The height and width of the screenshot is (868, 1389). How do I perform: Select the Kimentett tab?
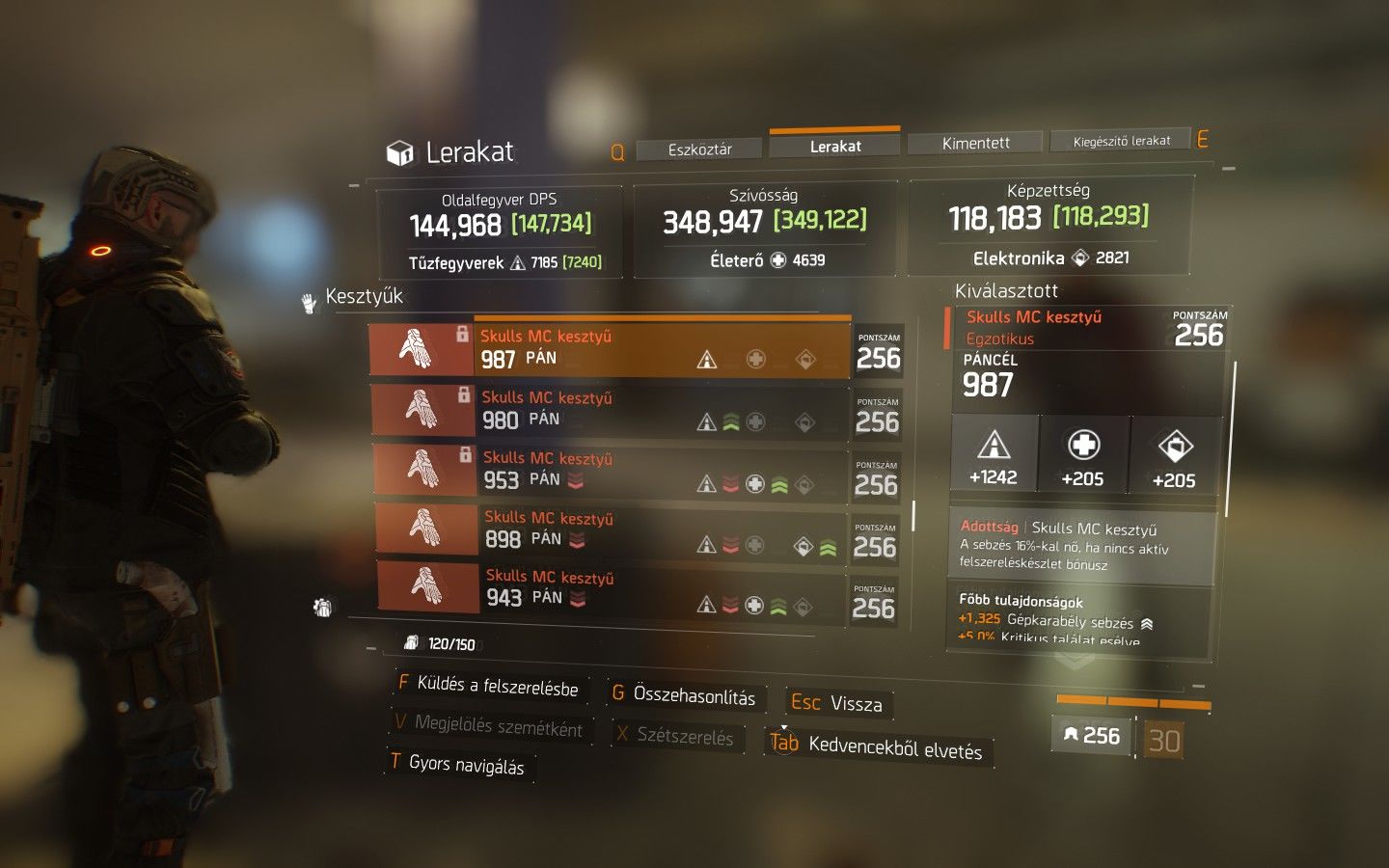(975, 143)
